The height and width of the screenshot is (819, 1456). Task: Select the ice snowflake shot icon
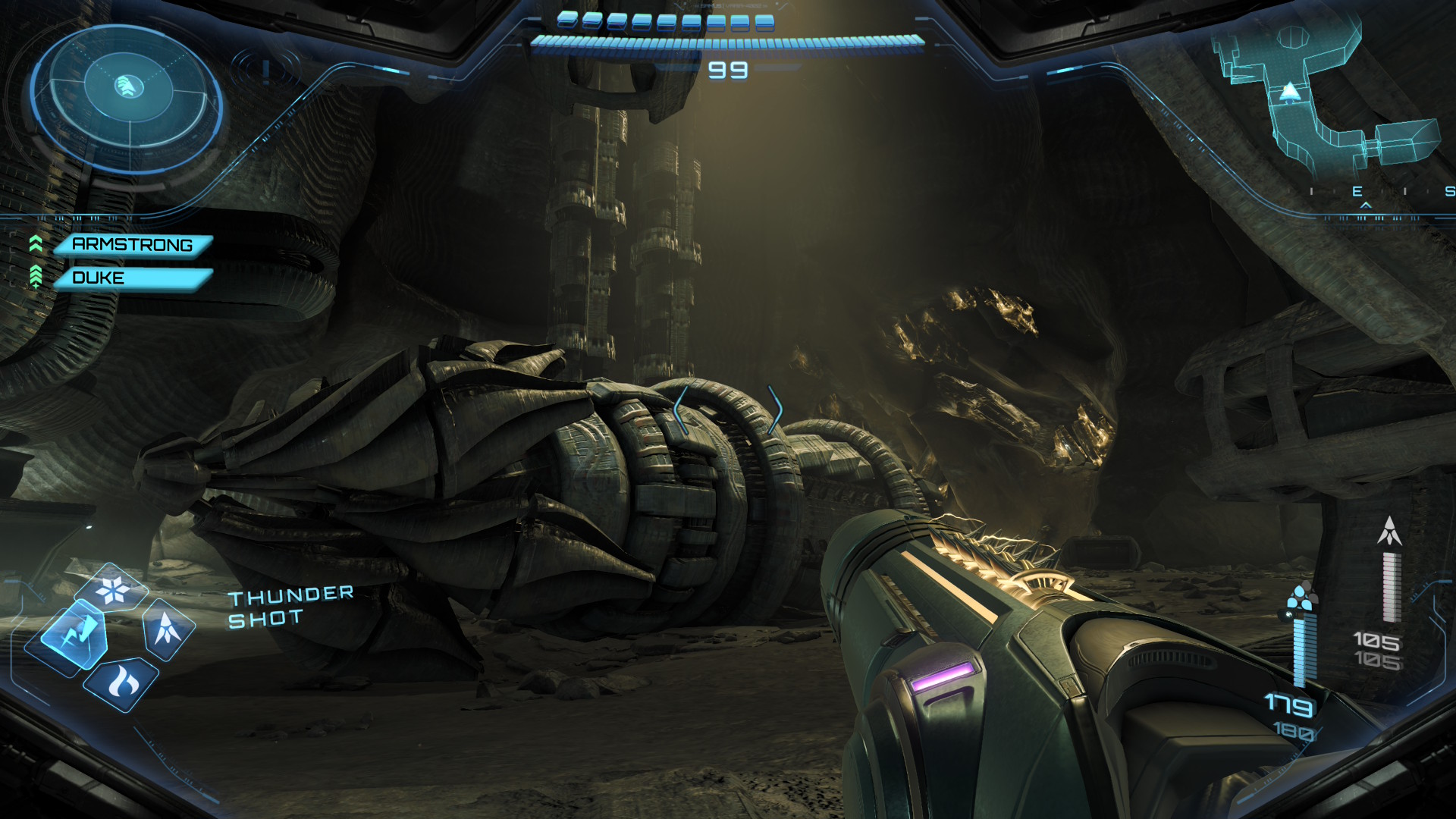point(114,590)
